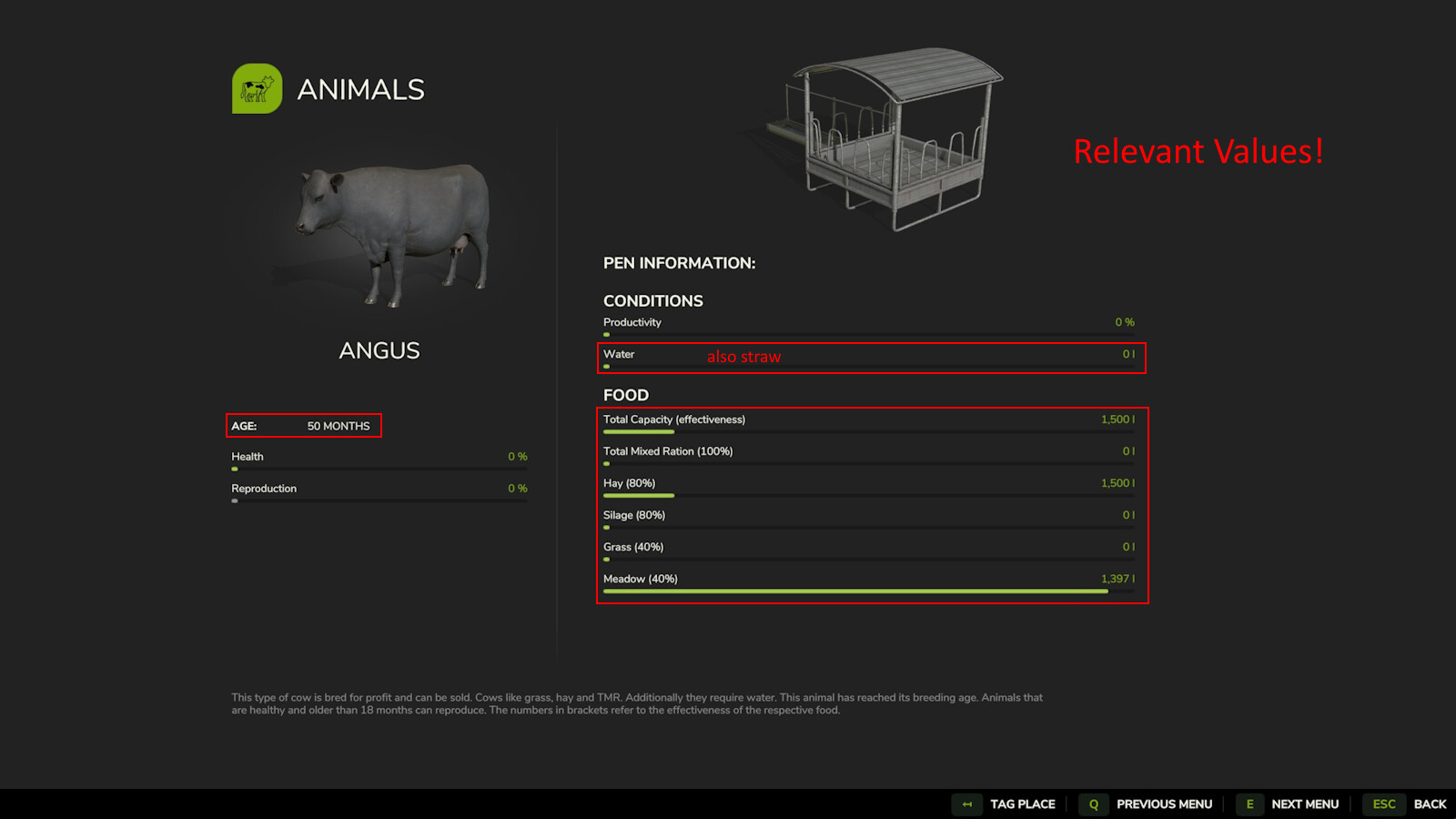Select the Angus cow 3D preview

(x=391, y=232)
